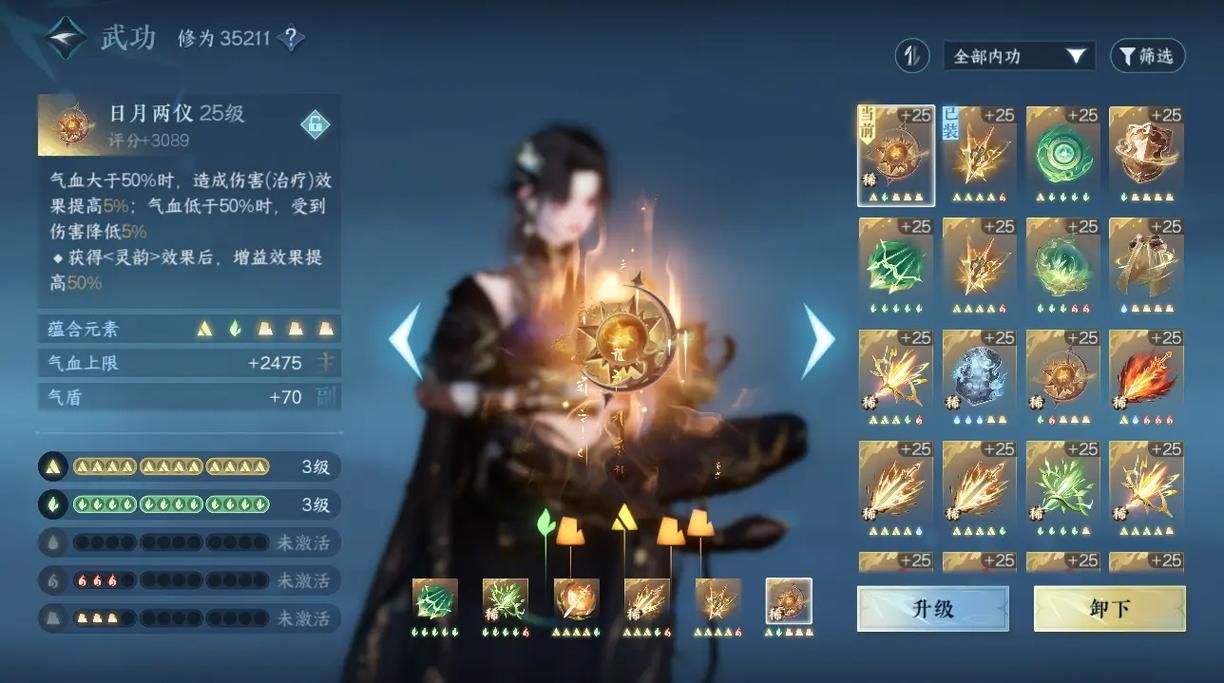
Task: Click the 卸下 unequip button
Action: tap(1109, 608)
